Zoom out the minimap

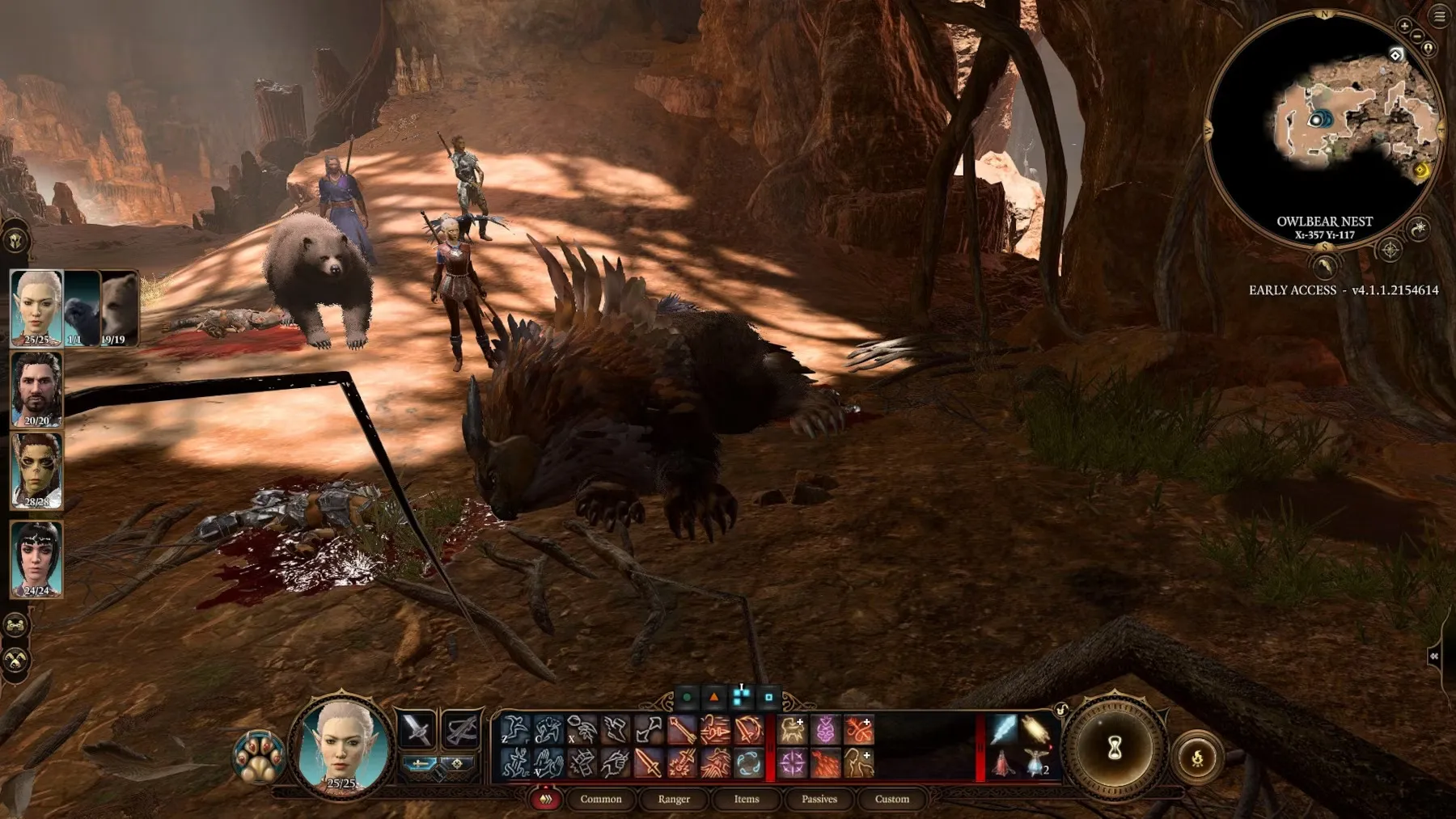[x=1417, y=36]
